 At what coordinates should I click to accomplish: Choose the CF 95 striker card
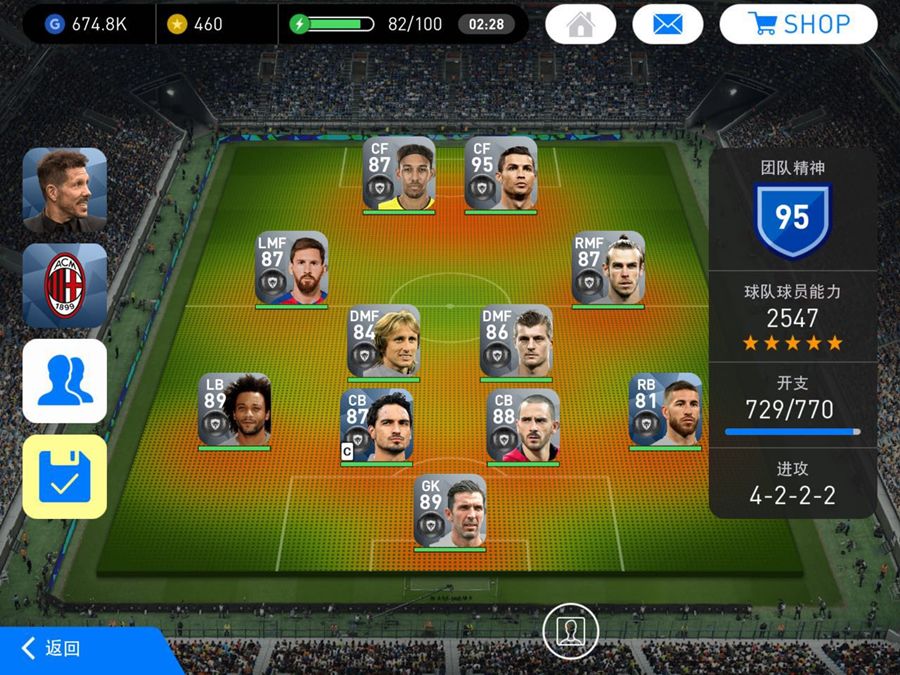[500, 173]
